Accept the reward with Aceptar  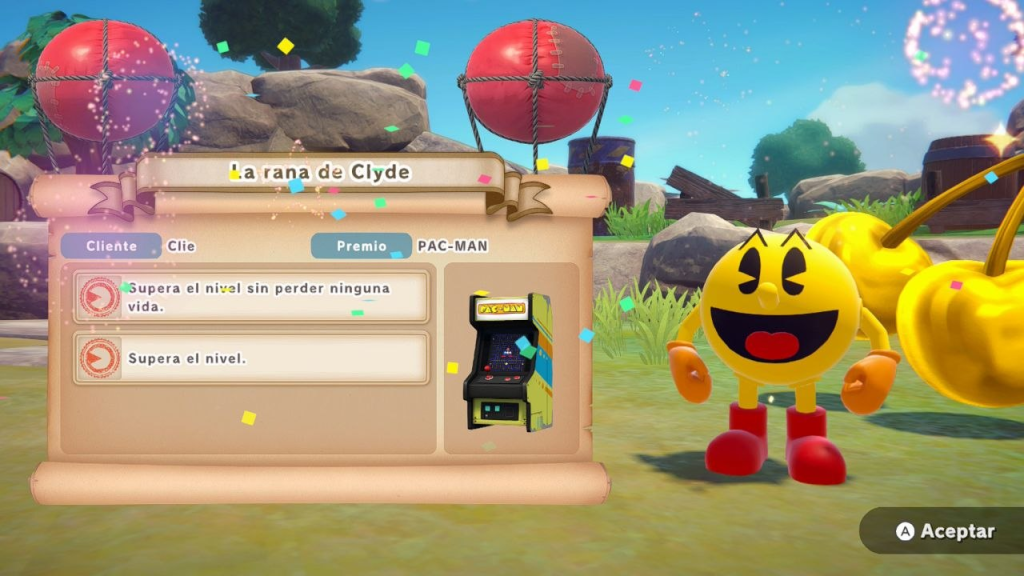943,531
